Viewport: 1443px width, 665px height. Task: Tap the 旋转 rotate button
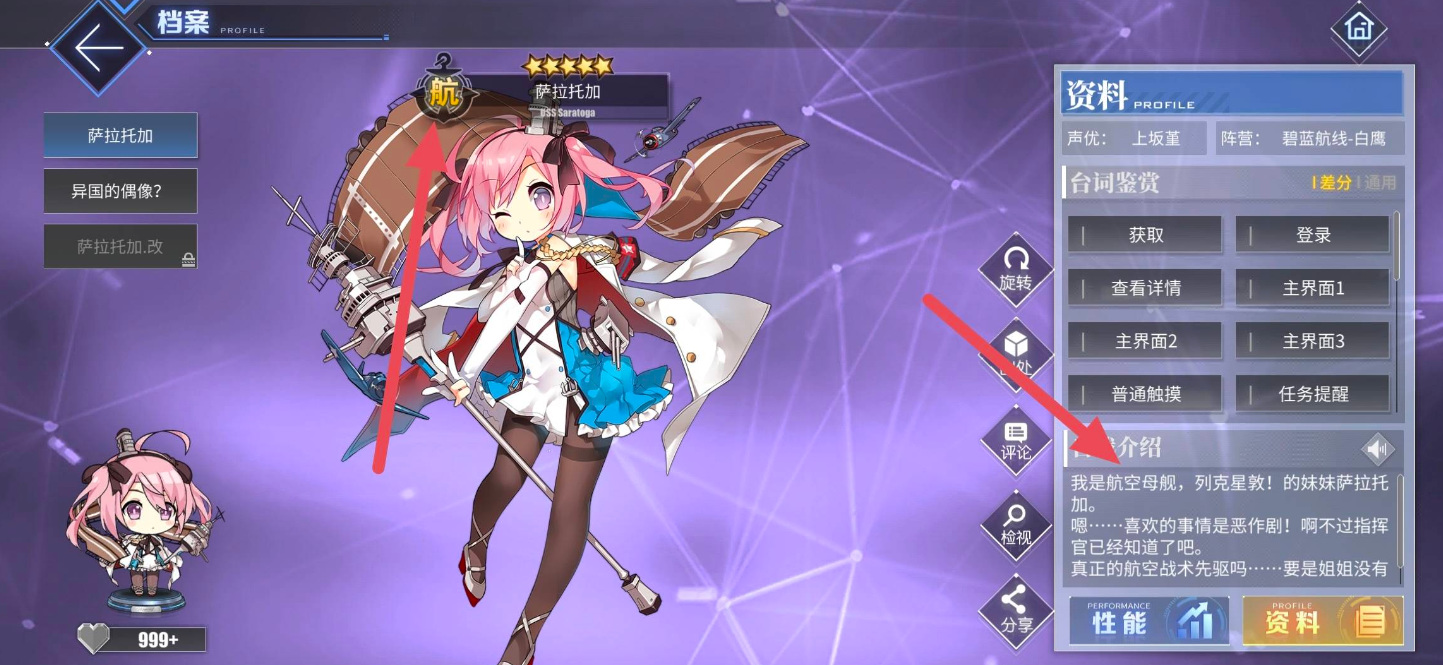tap(1015, 270)
